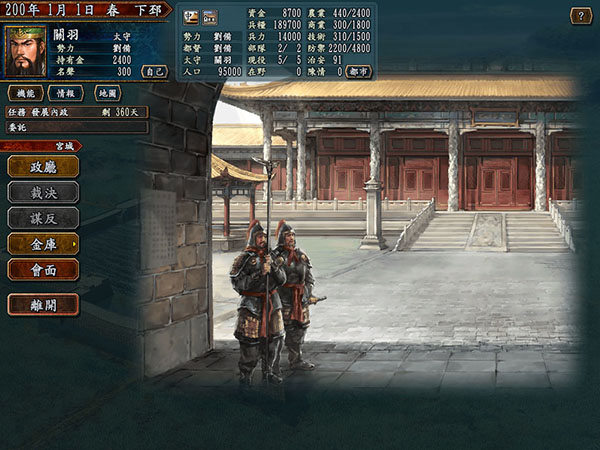Viewport: 600px width, 450px height.
Task: Click the 都市 city button
Action: [x=359, y=72]
